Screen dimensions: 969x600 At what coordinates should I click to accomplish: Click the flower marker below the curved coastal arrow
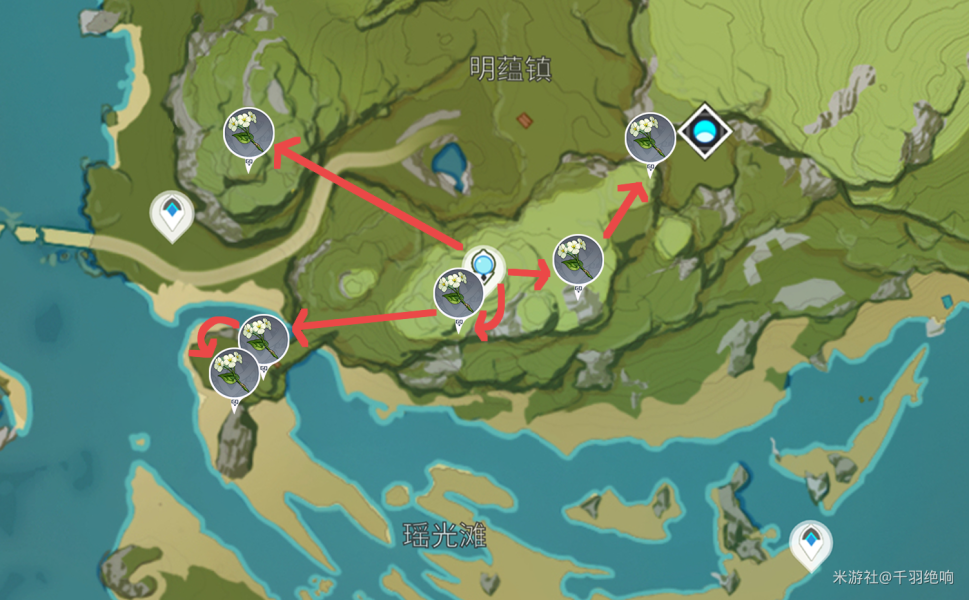coord(235,372)
